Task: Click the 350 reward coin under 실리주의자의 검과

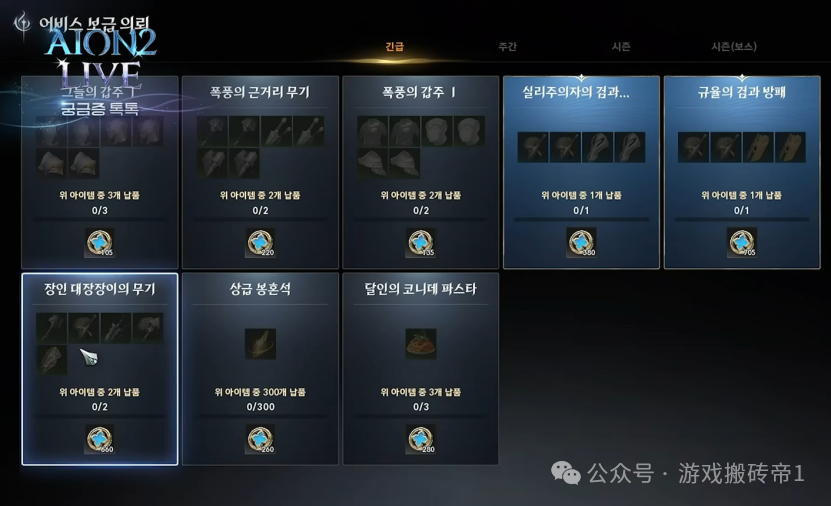Action: [x=581, y=241]
